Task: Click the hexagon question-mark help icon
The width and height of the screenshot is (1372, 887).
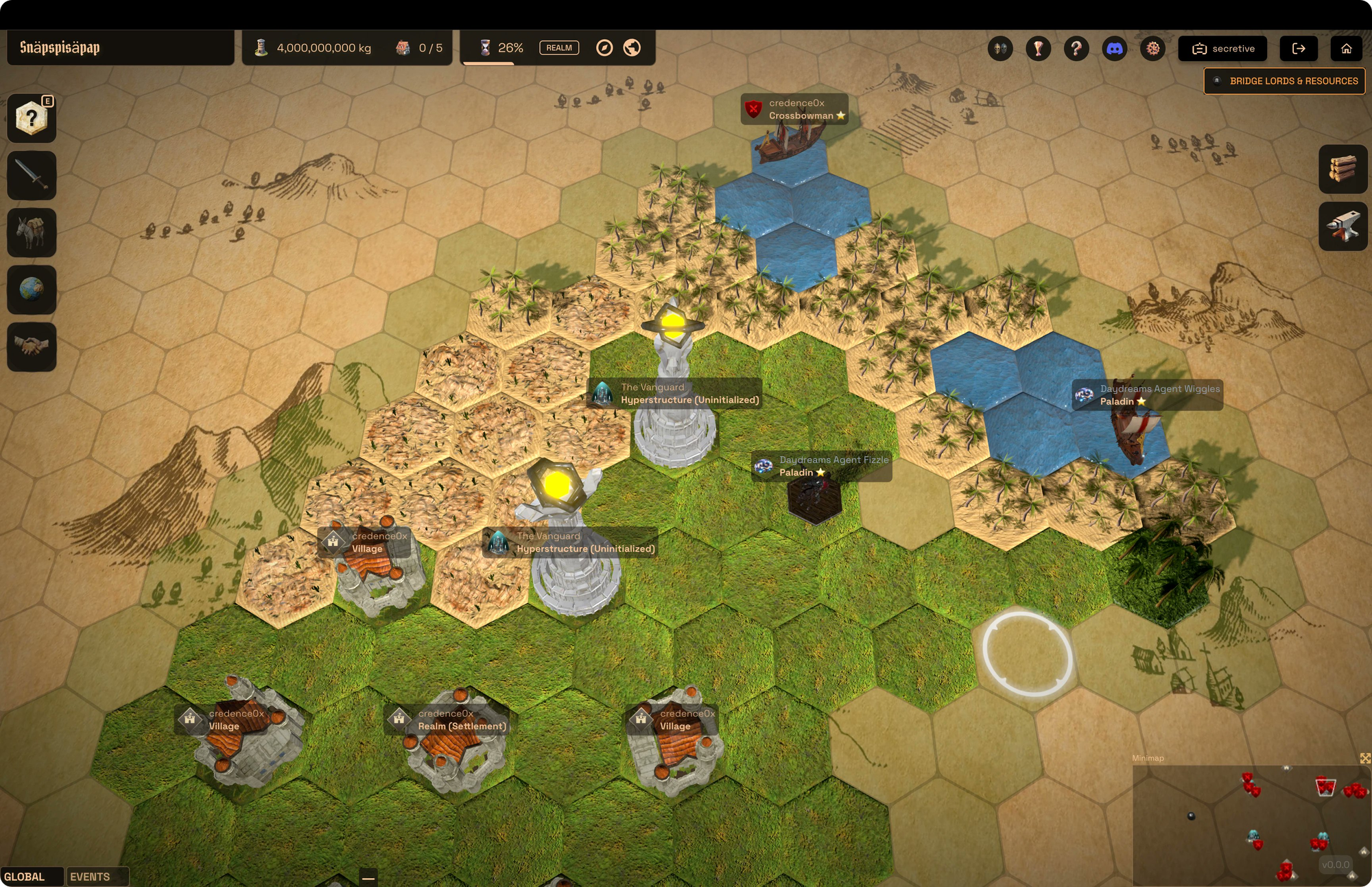Action: pyautogui.click(x=32, y=117)
